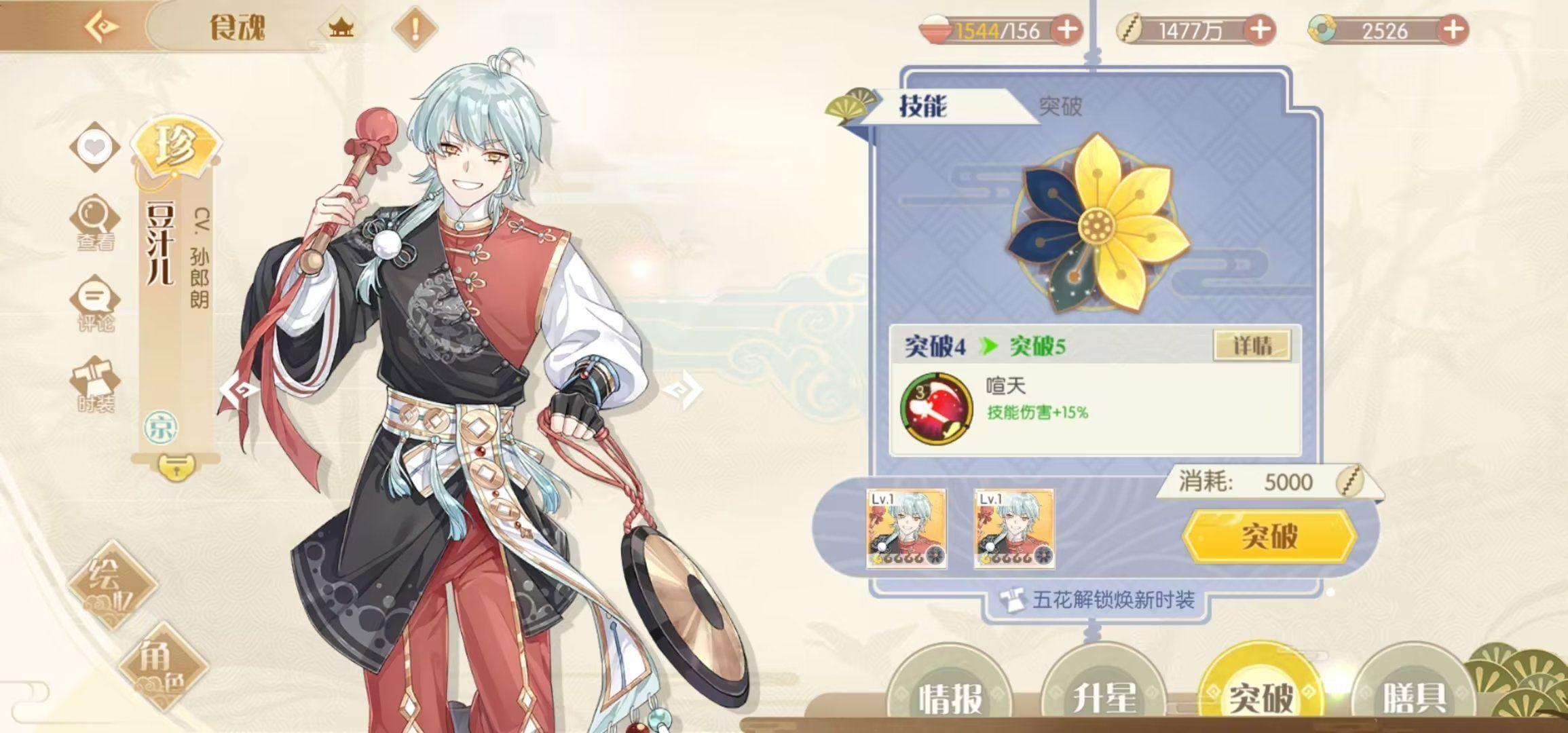1568x733 pixels.
Task: Switch to the 突破 sub-tab in the panel
Action: click(1060, 107)
